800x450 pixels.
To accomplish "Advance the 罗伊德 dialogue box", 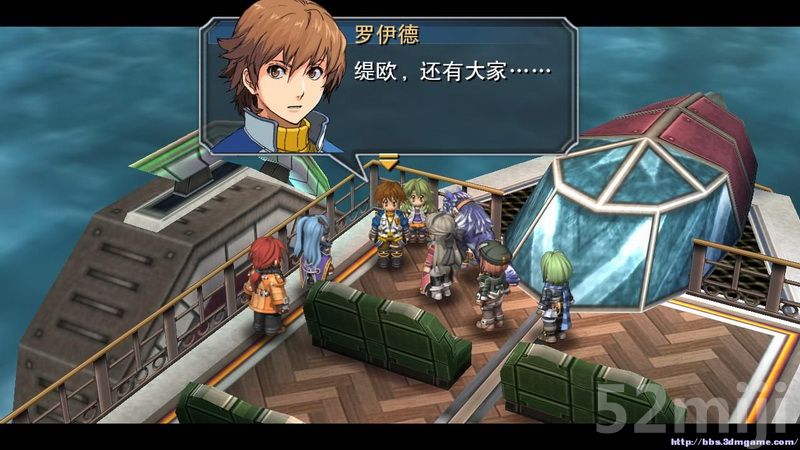I will point(387,161).
